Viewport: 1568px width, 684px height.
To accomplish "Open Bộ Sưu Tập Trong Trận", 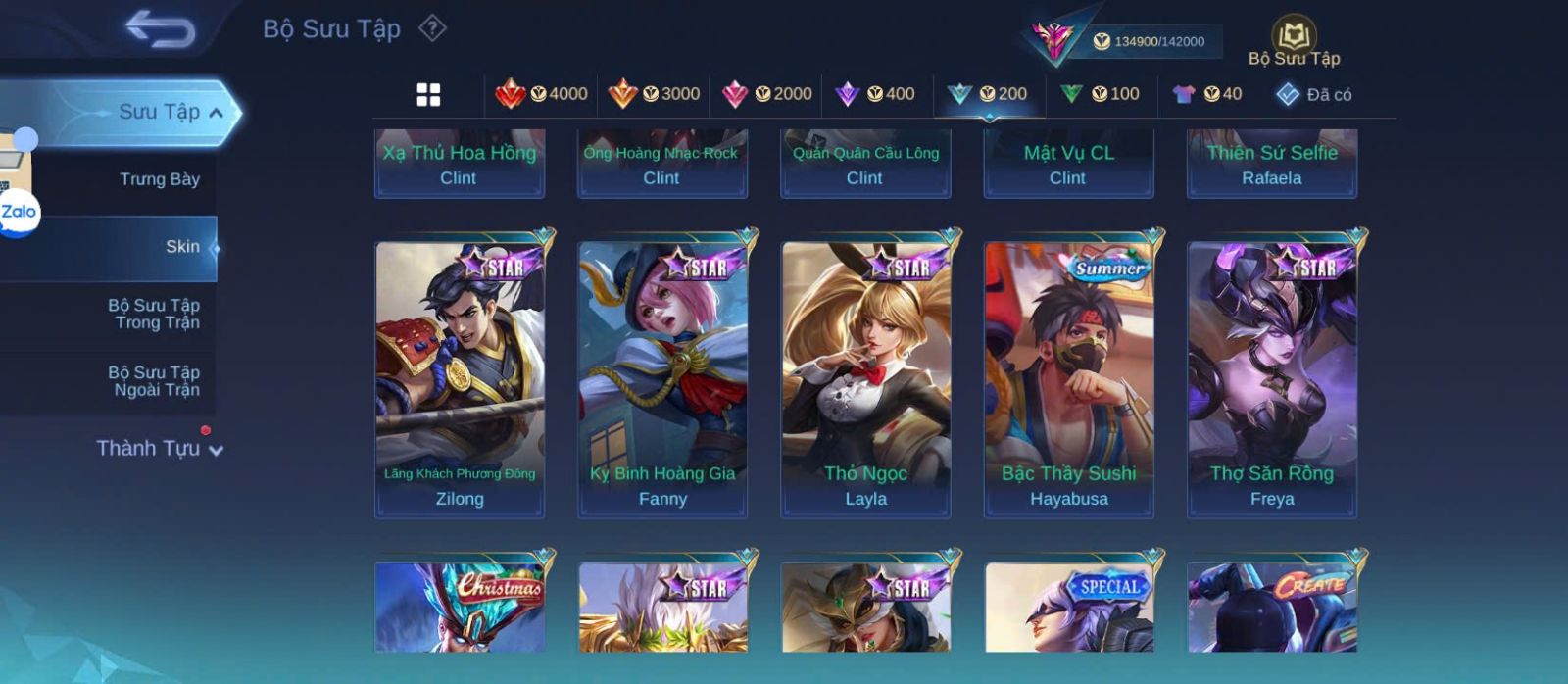I will point(154,314).
